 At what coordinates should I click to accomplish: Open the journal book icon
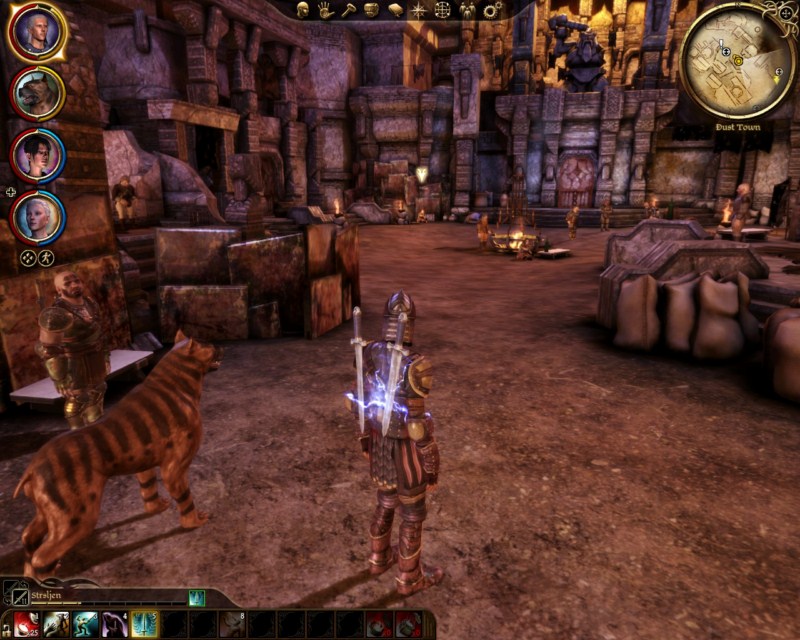pos(395,10)
